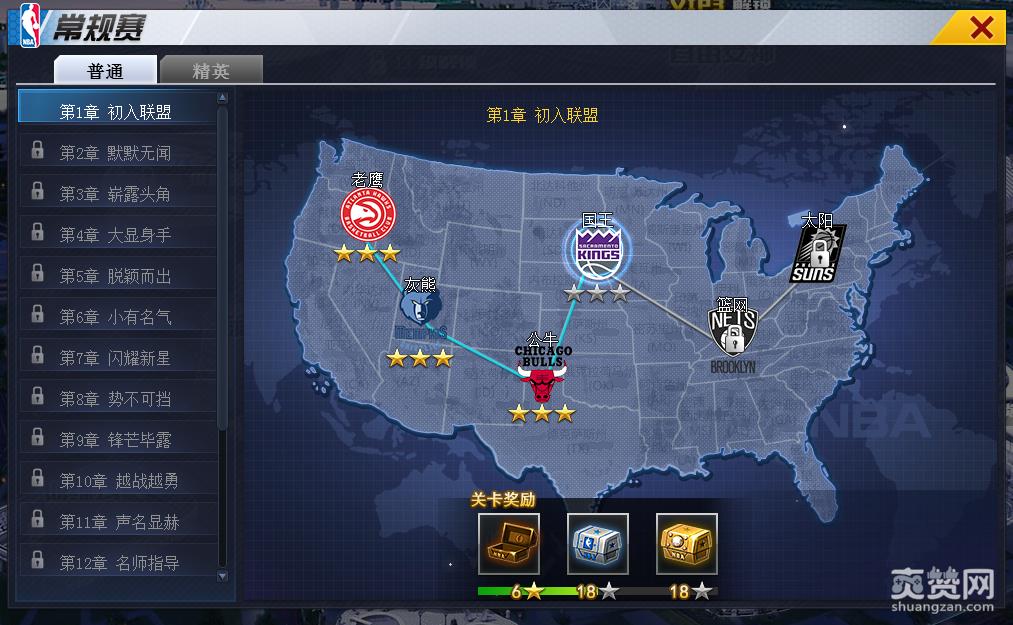Select 第1章 初入联盟 chapter
Viewport: 1013px width, 625px height.
pos(116,111)
